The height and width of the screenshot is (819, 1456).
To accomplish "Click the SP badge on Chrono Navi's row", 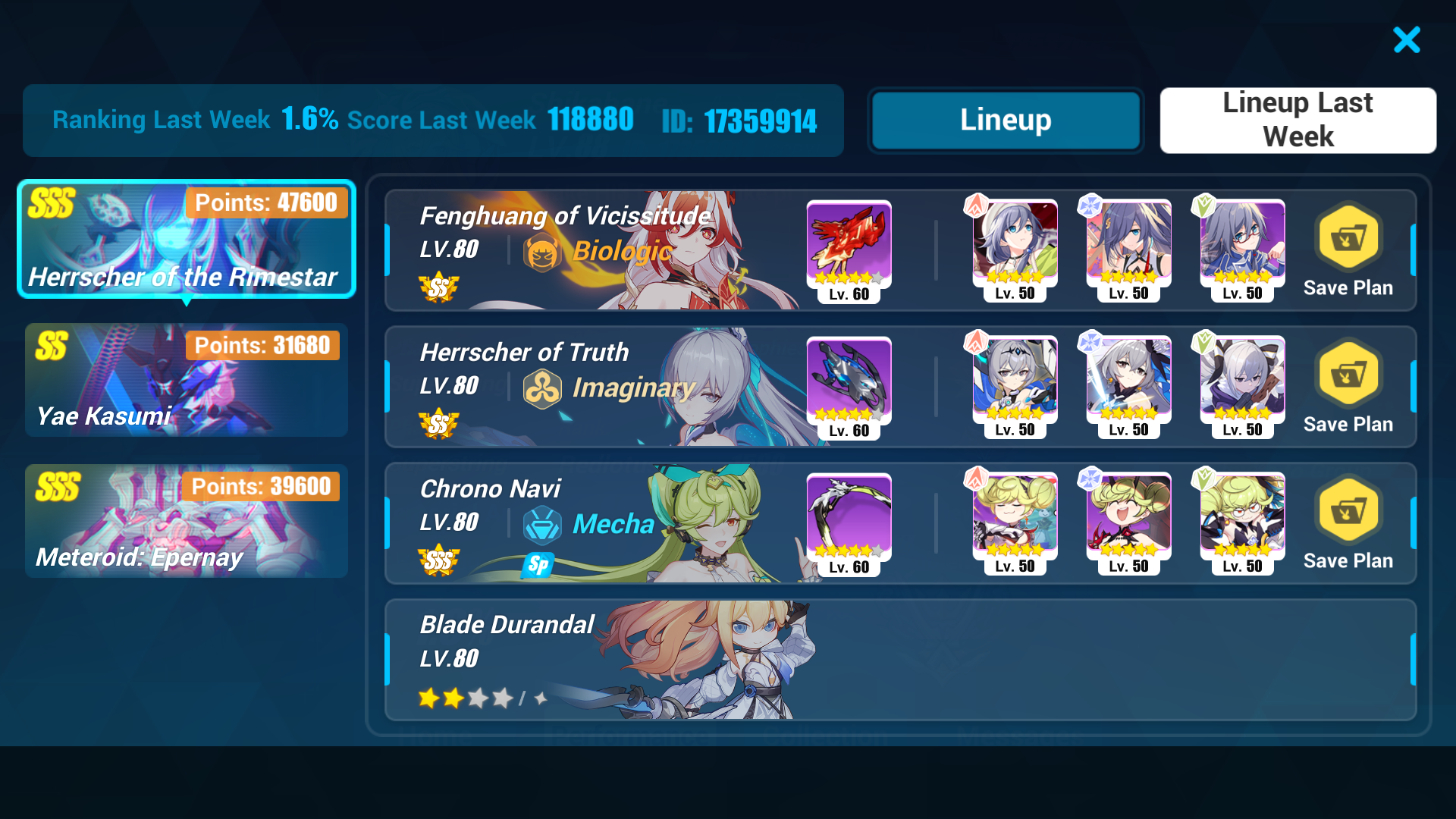I will coord(538,564).
